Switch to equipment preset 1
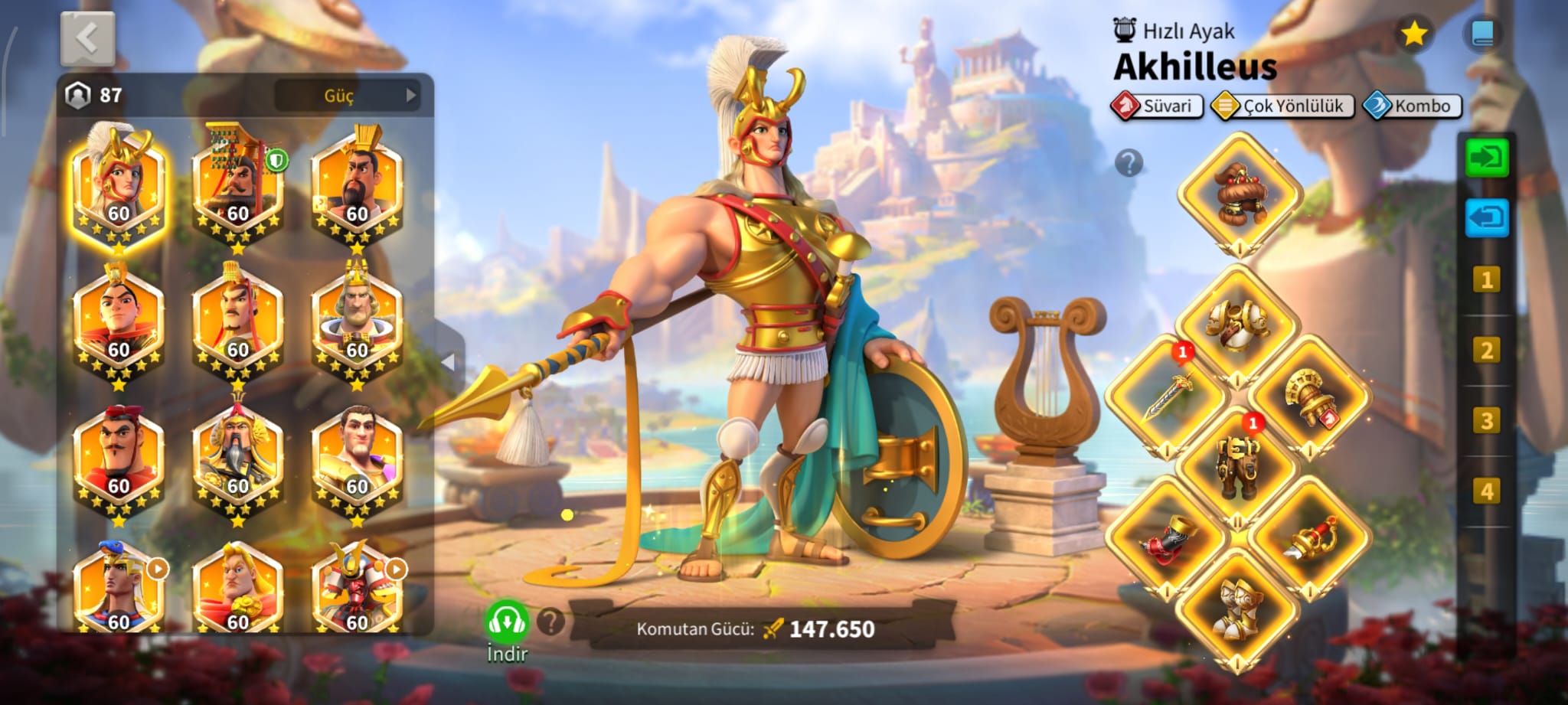 (1486, 279)
